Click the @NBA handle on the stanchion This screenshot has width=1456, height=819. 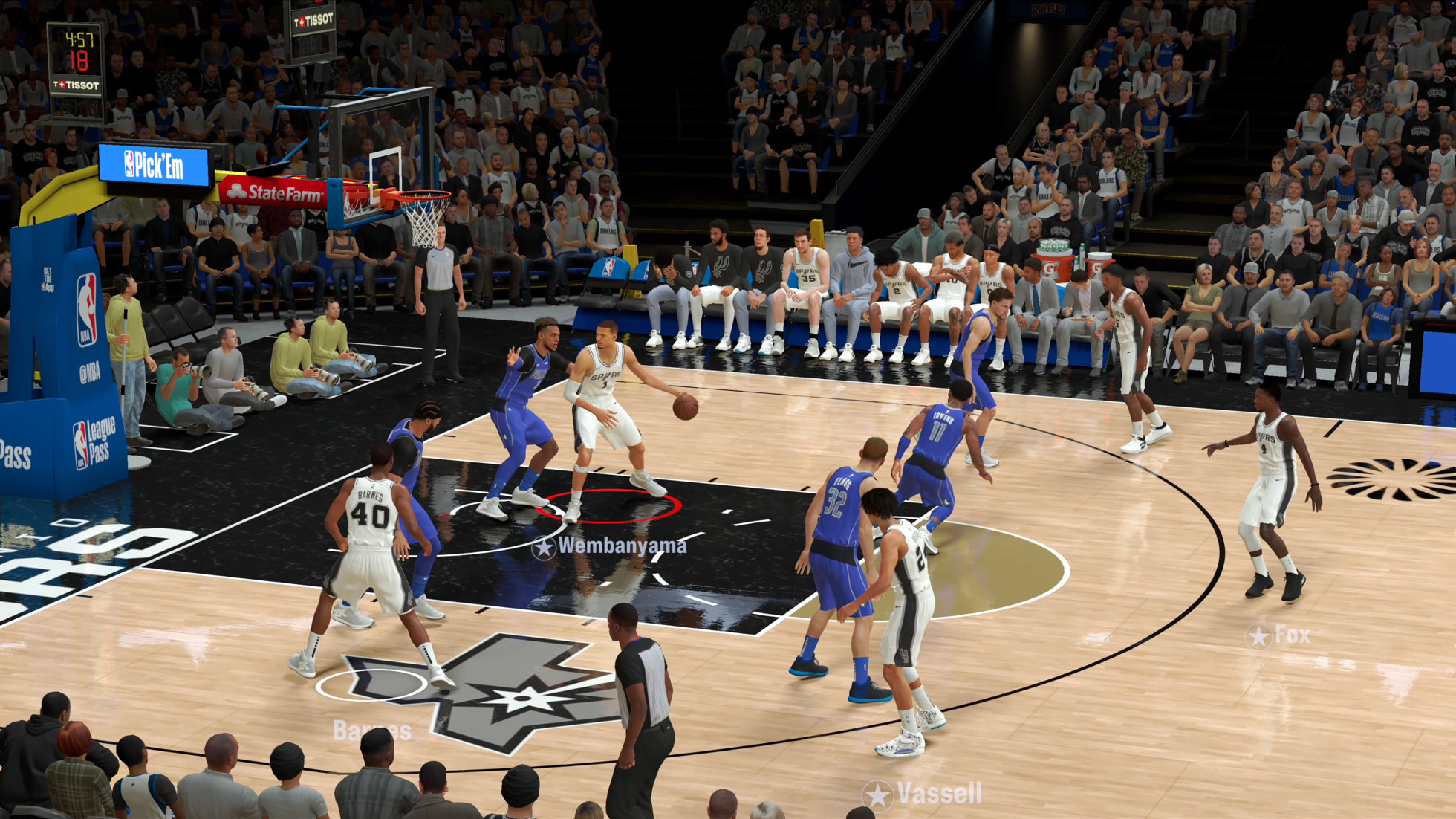(x=89, y=372)
